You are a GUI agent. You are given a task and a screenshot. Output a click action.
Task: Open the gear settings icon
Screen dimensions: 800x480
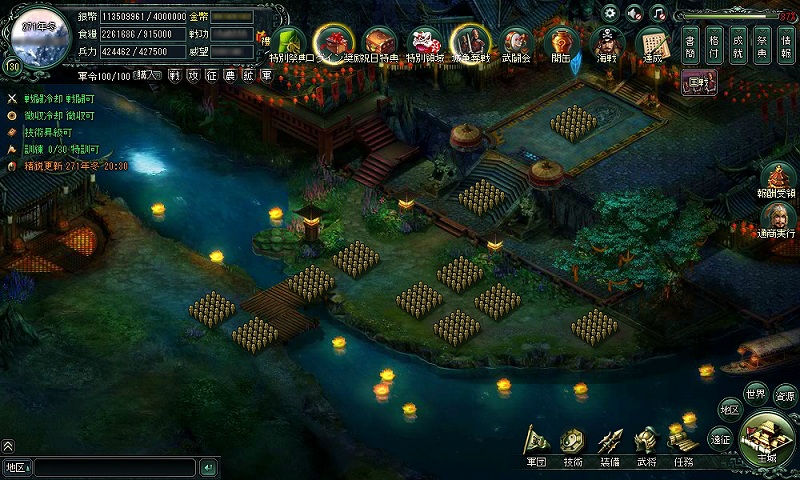point(610,13)
